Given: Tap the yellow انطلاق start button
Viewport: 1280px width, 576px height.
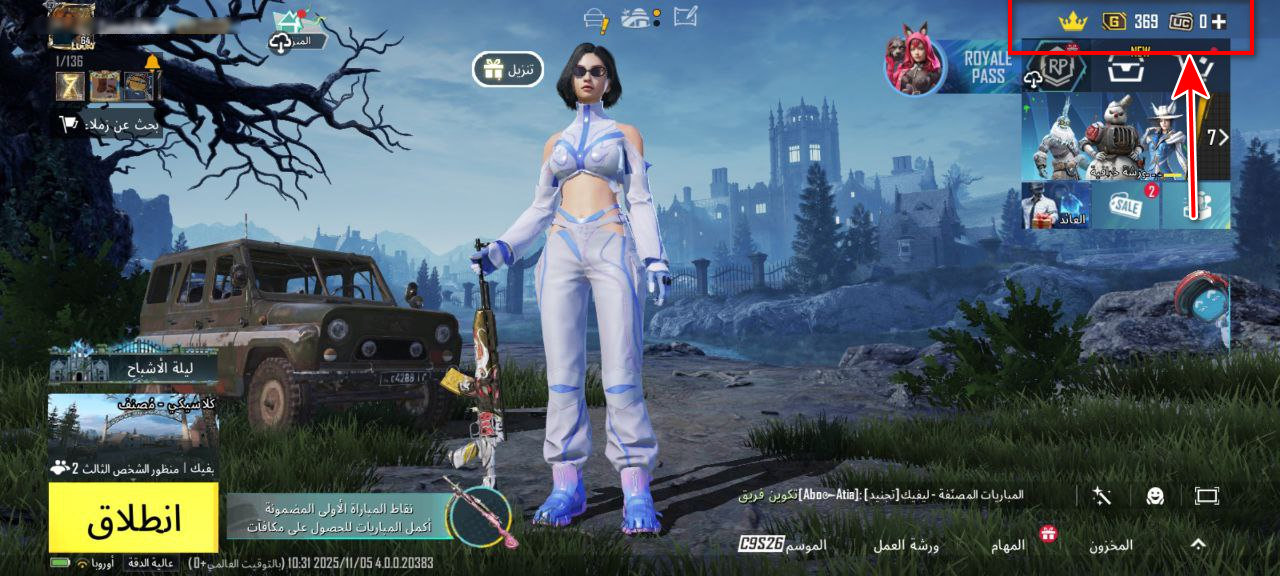Looking at the screenshot, I should (133, 517).
